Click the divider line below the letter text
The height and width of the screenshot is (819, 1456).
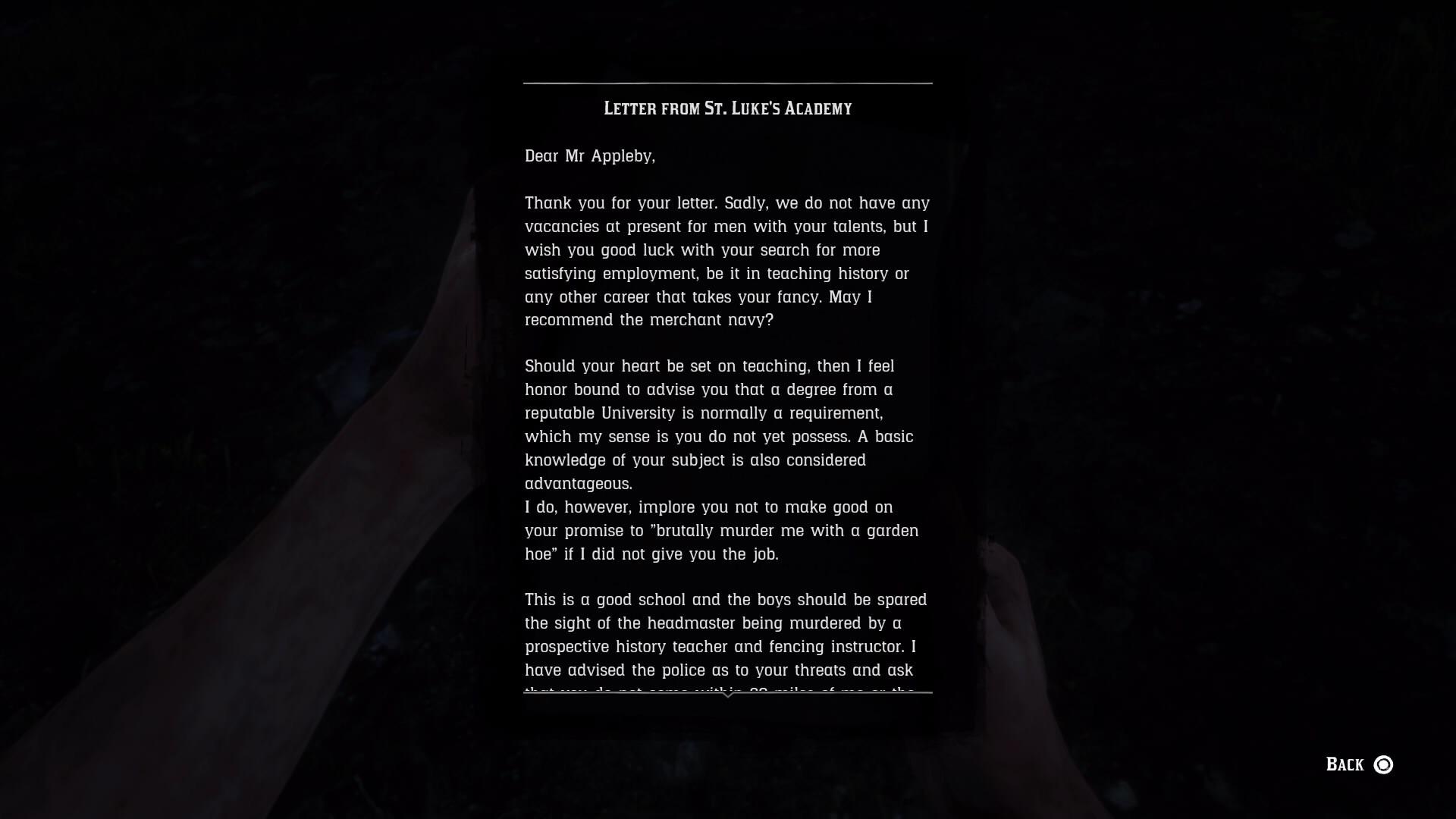click(726, 692)
